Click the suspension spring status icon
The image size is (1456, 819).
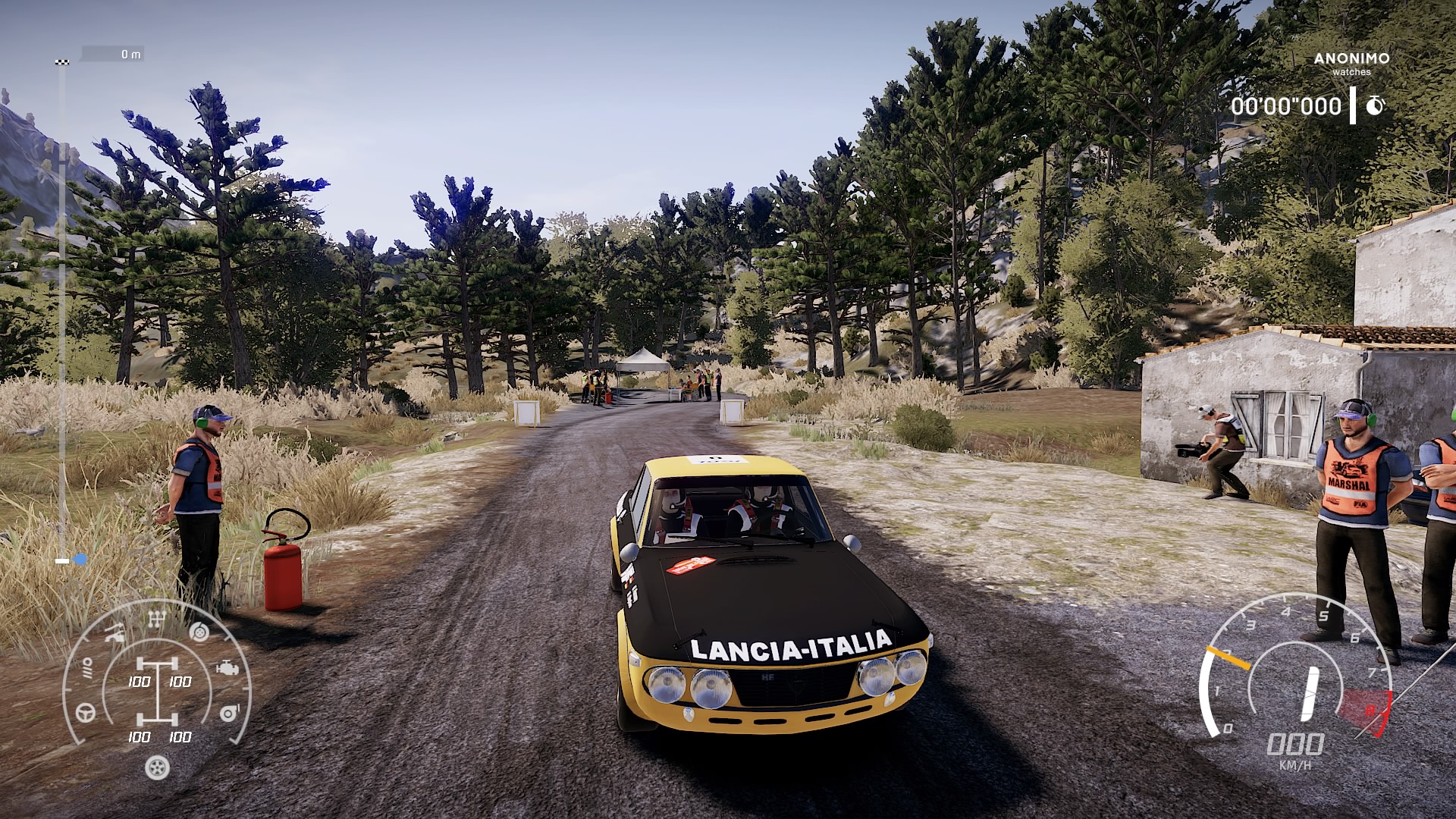[x=87, y=668]
